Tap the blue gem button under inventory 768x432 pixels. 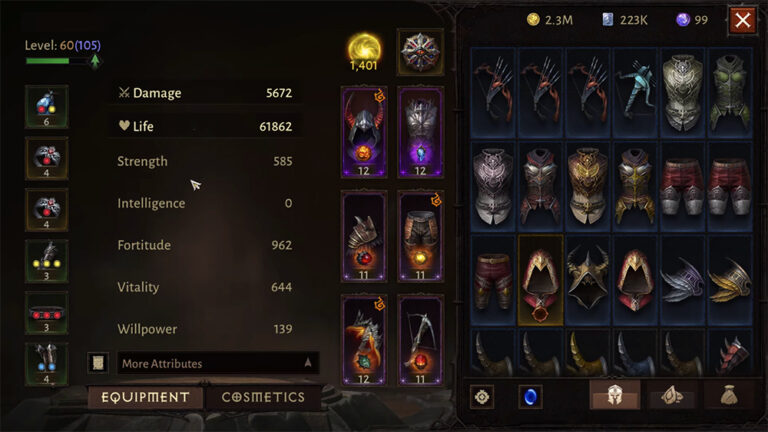(530, 397)
